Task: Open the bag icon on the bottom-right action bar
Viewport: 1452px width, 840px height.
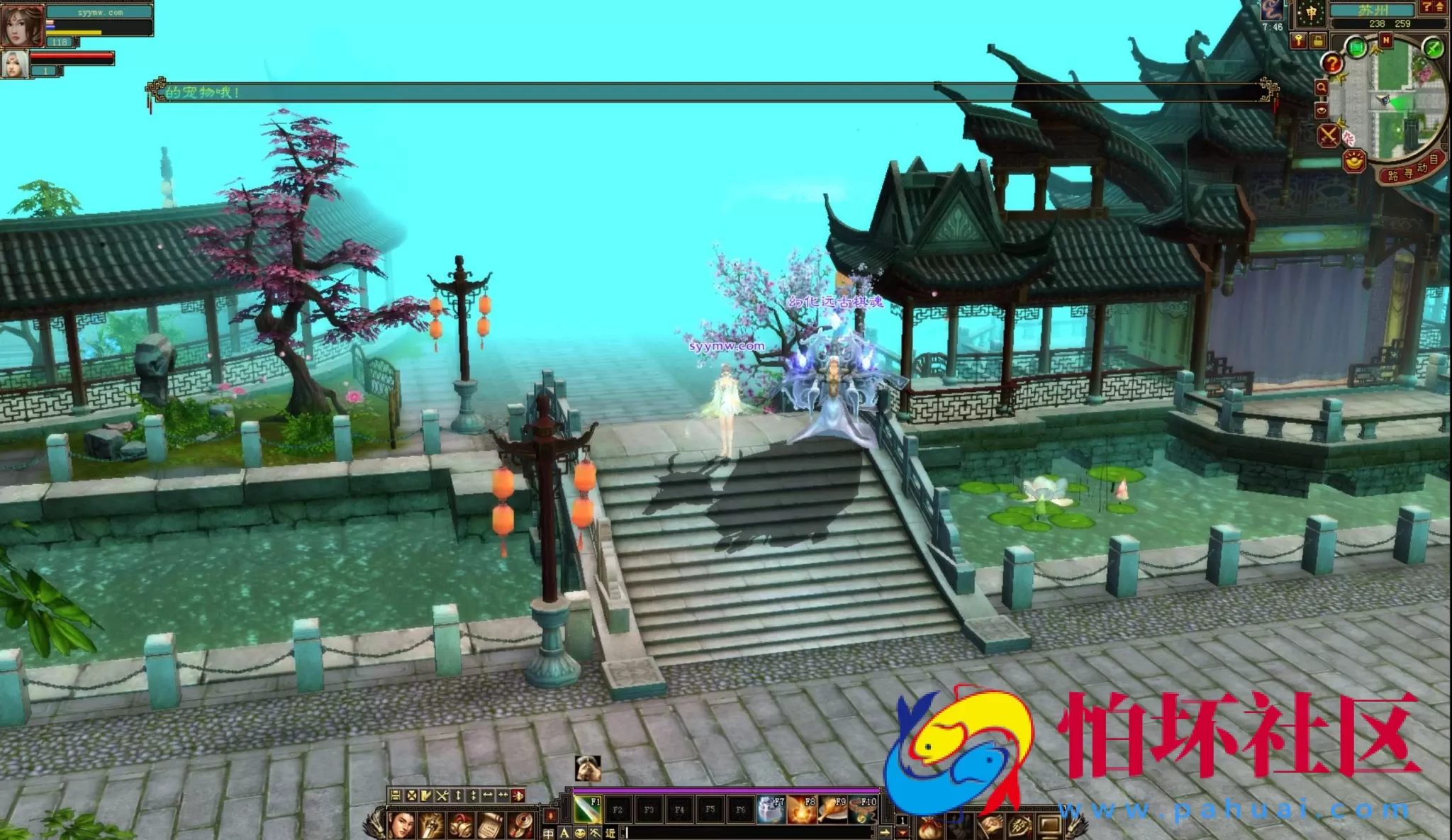Action: pos(929,827)
